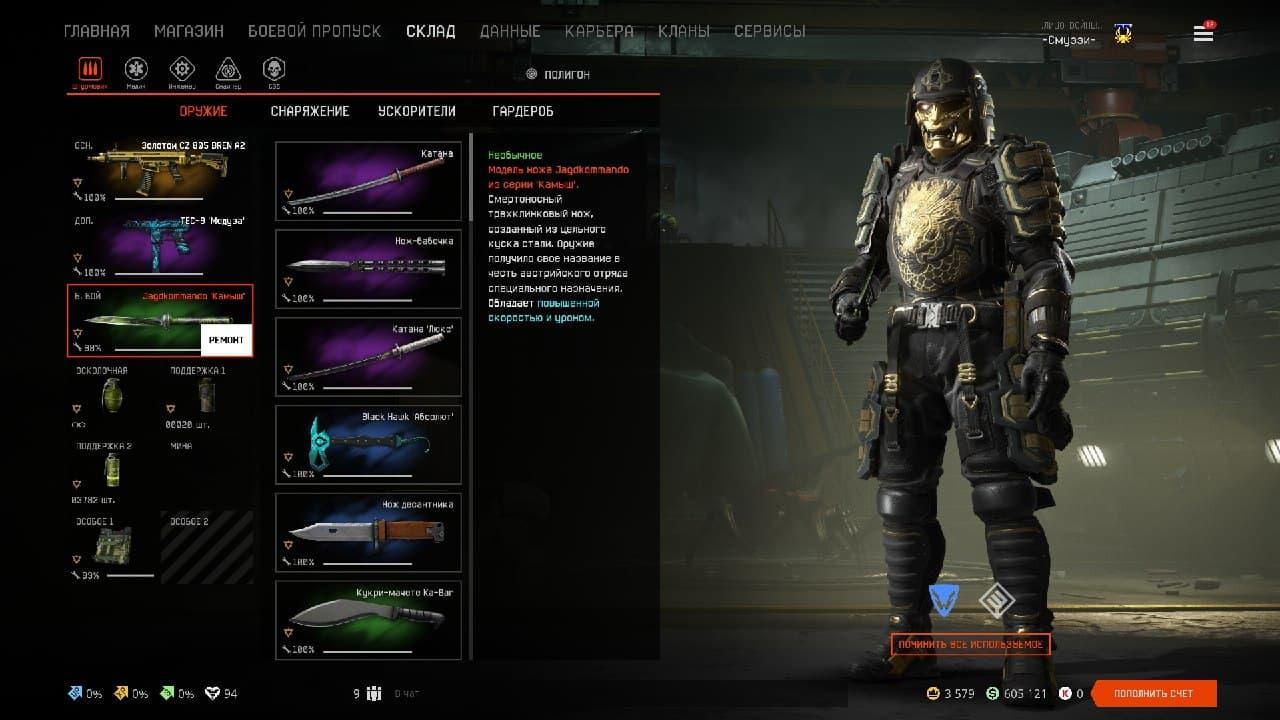Choose the Black Hawk 'Абсолют' axe
The height and width of the screenshot is (720, 1280).
(x=368, y=444)
